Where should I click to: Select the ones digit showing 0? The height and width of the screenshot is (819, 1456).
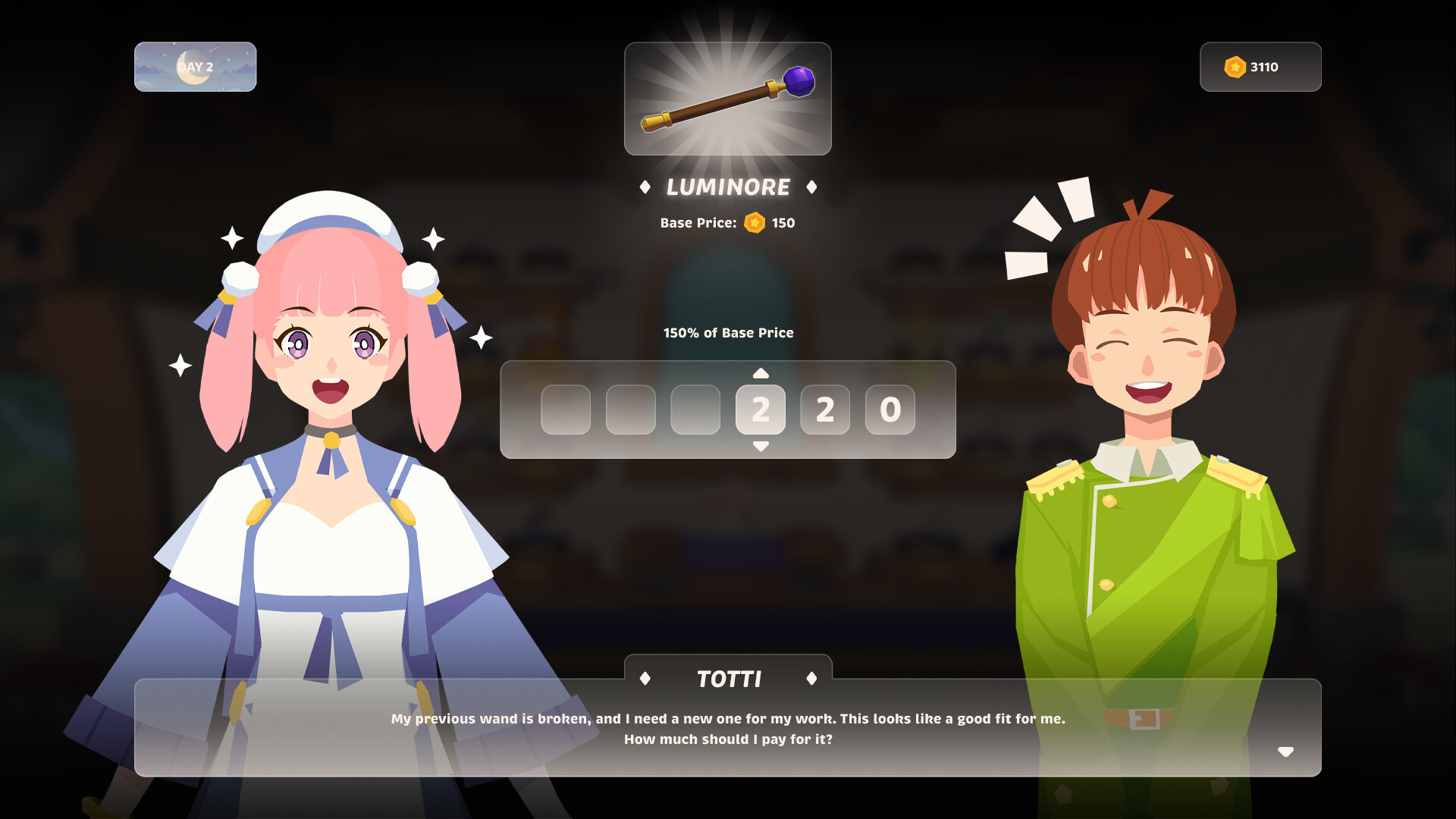pyautogui.click(x=890, y=410)
